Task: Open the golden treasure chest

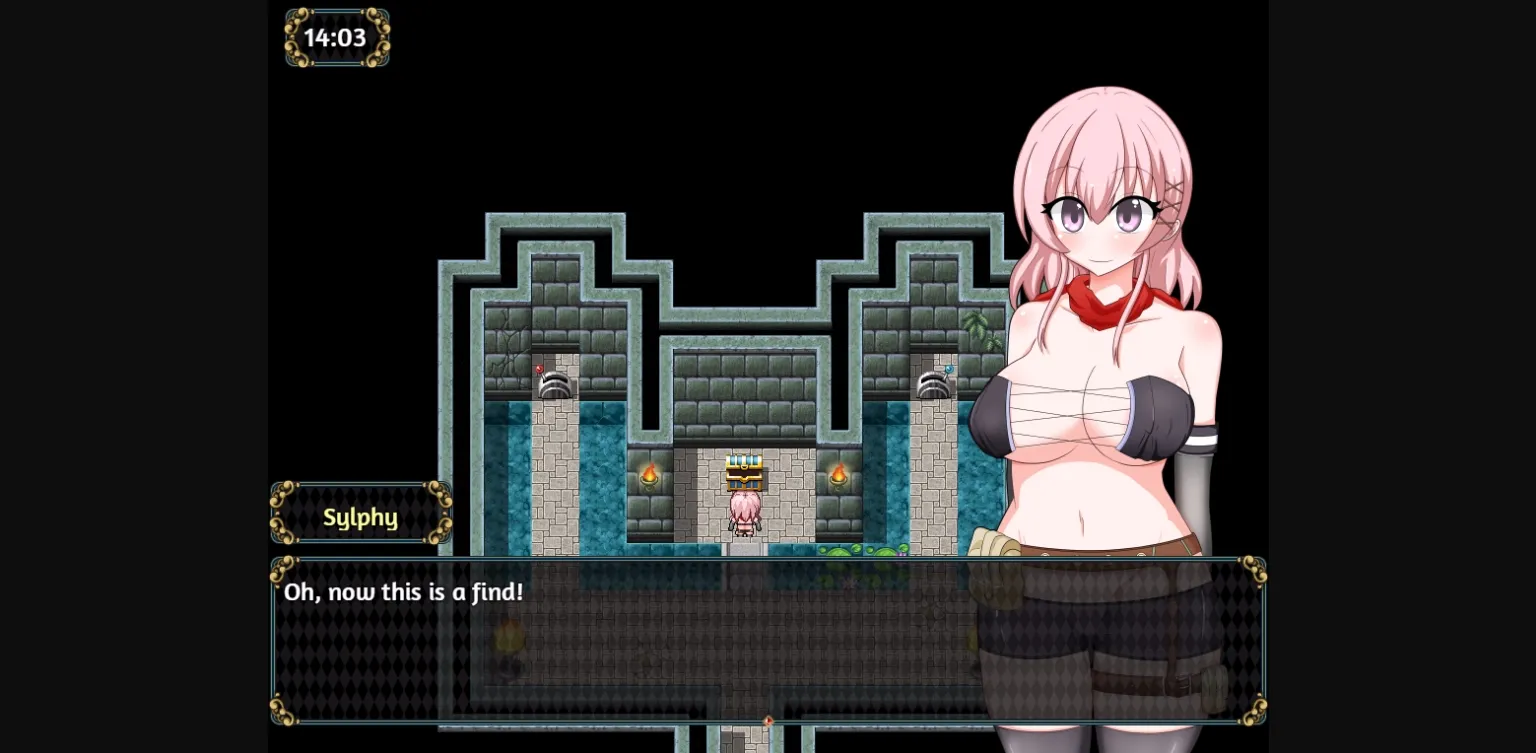Action: (x=743, y=473)
